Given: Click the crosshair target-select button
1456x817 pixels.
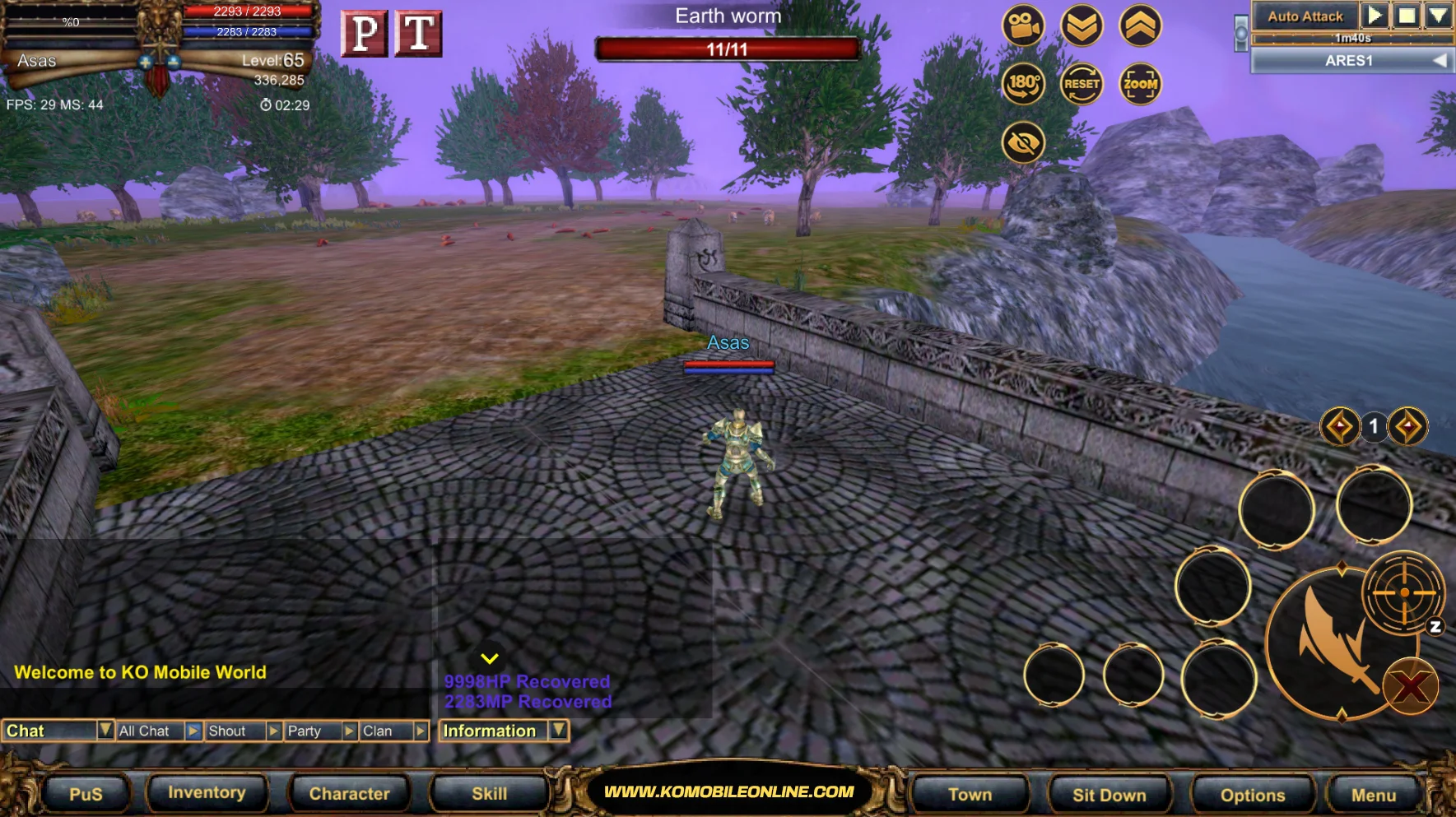Looking at the screenshot, I should [x=1403, y=592].
